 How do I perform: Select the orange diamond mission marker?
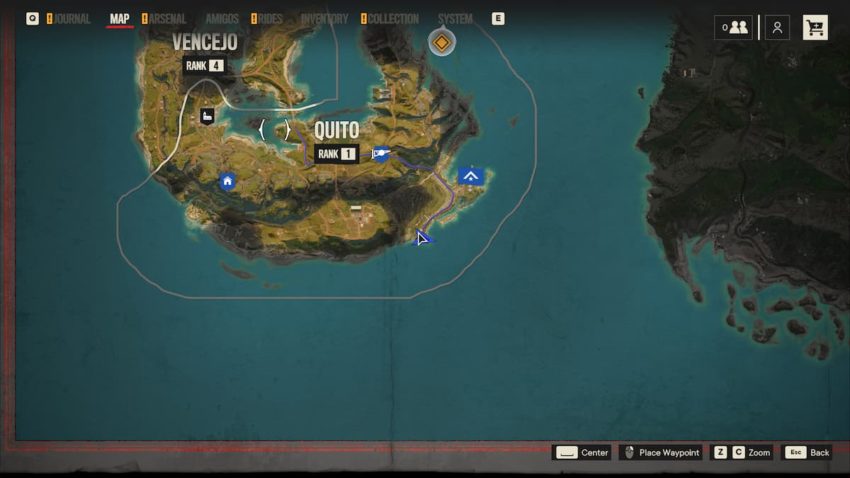441,43
